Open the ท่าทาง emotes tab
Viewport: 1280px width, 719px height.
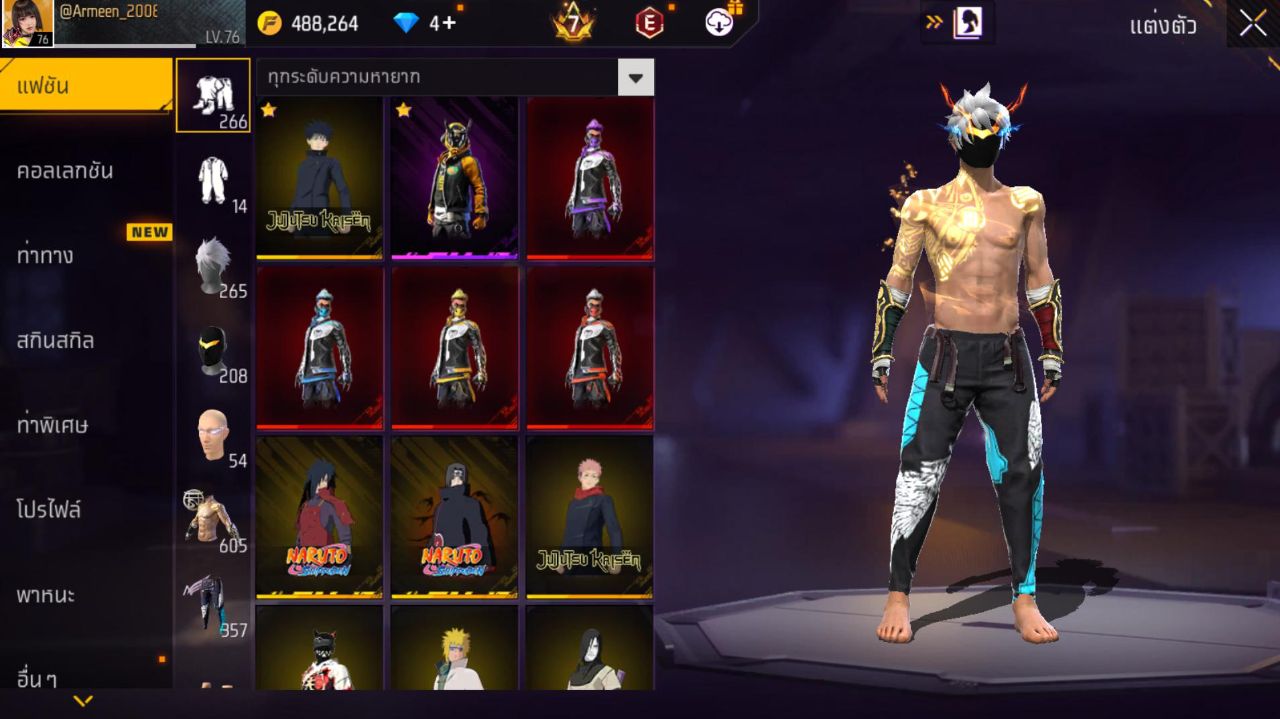pyautogui.click(x=85, y=256)
